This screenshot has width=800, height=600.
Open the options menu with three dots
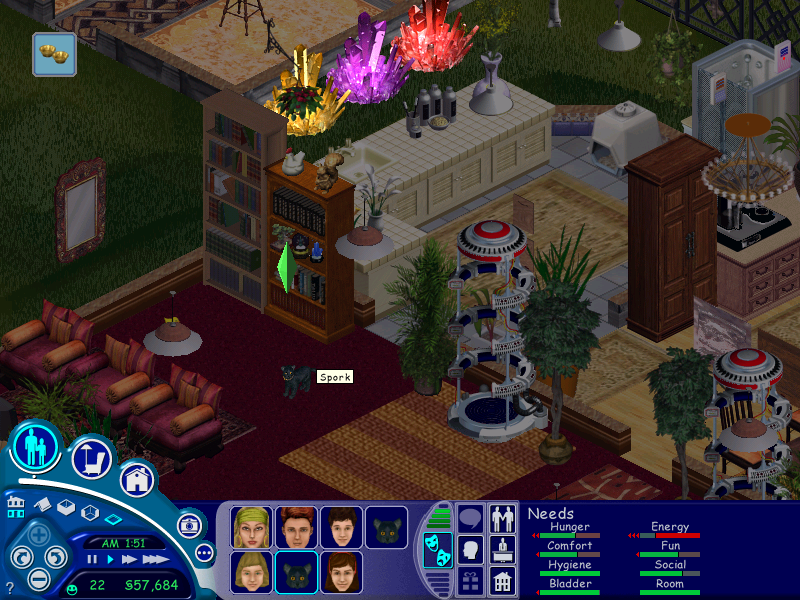pyautogui.click(x=205, y=552)
